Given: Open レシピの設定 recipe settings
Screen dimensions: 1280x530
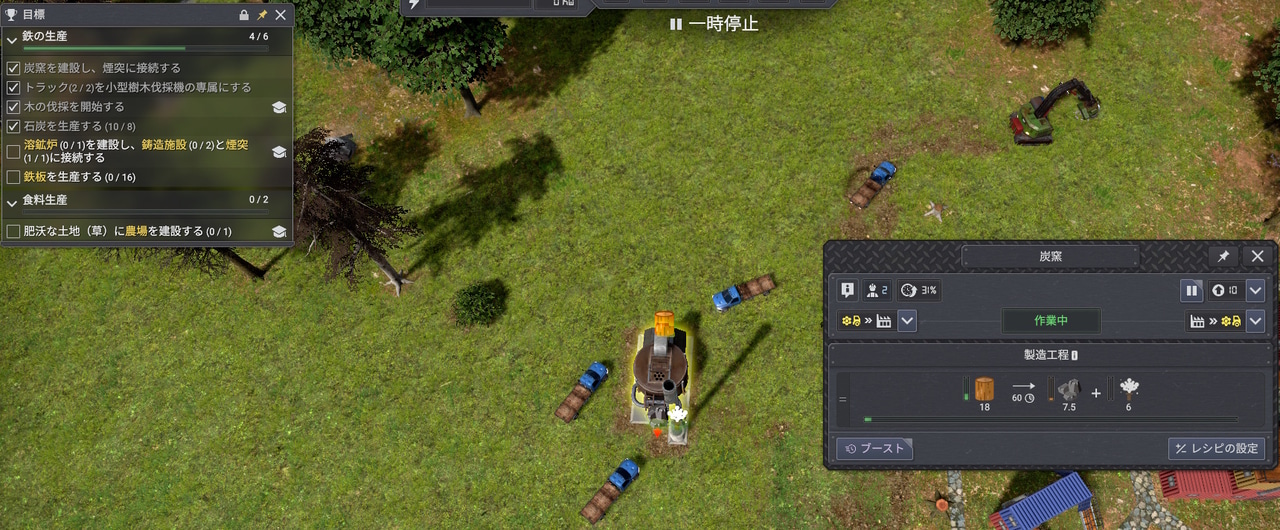Looking at the screenshot, I should pyautogui.click(x=1216, y=449).
